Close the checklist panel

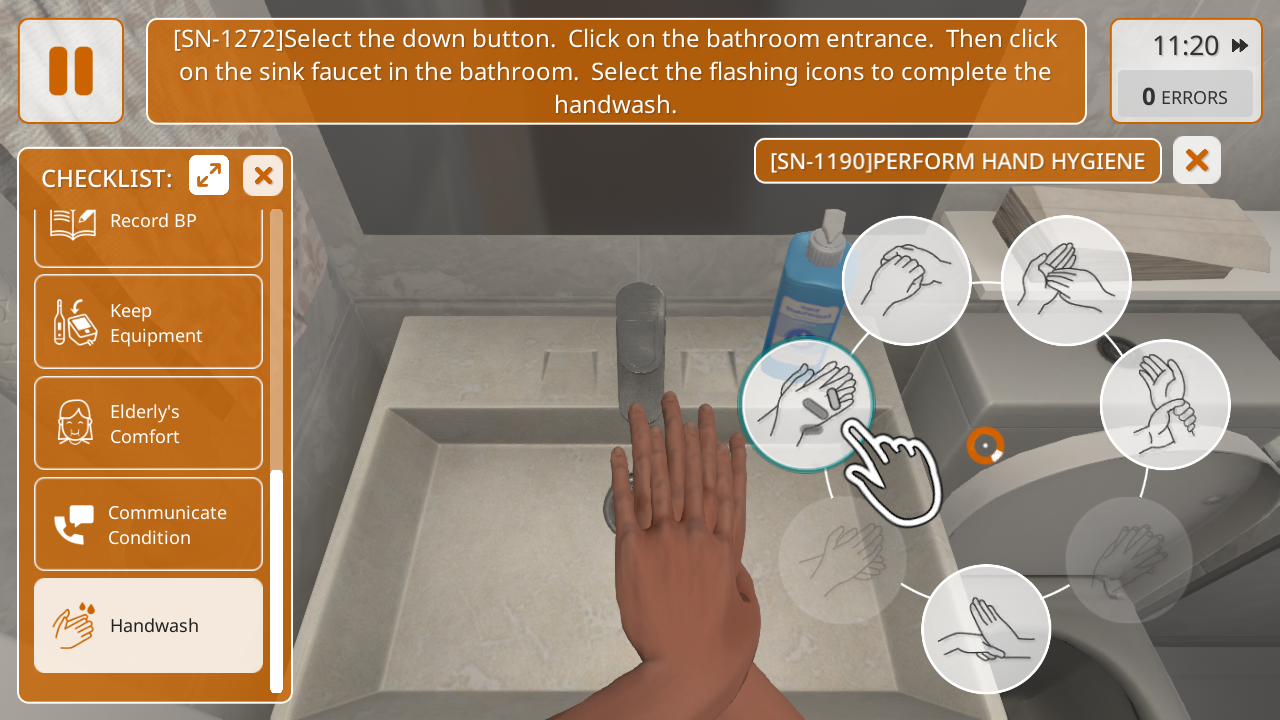coord(263,176)
